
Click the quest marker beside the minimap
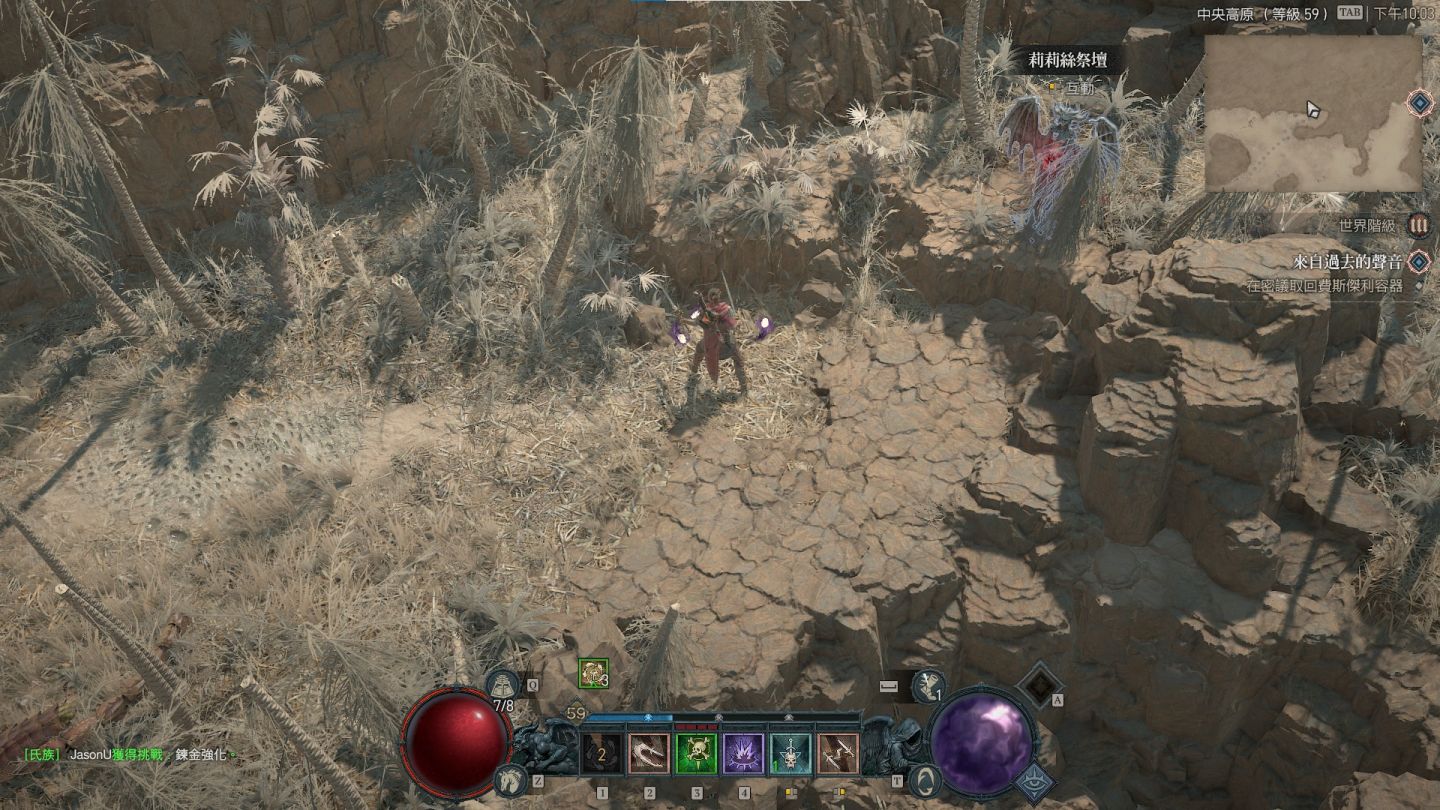(1418, 102)
